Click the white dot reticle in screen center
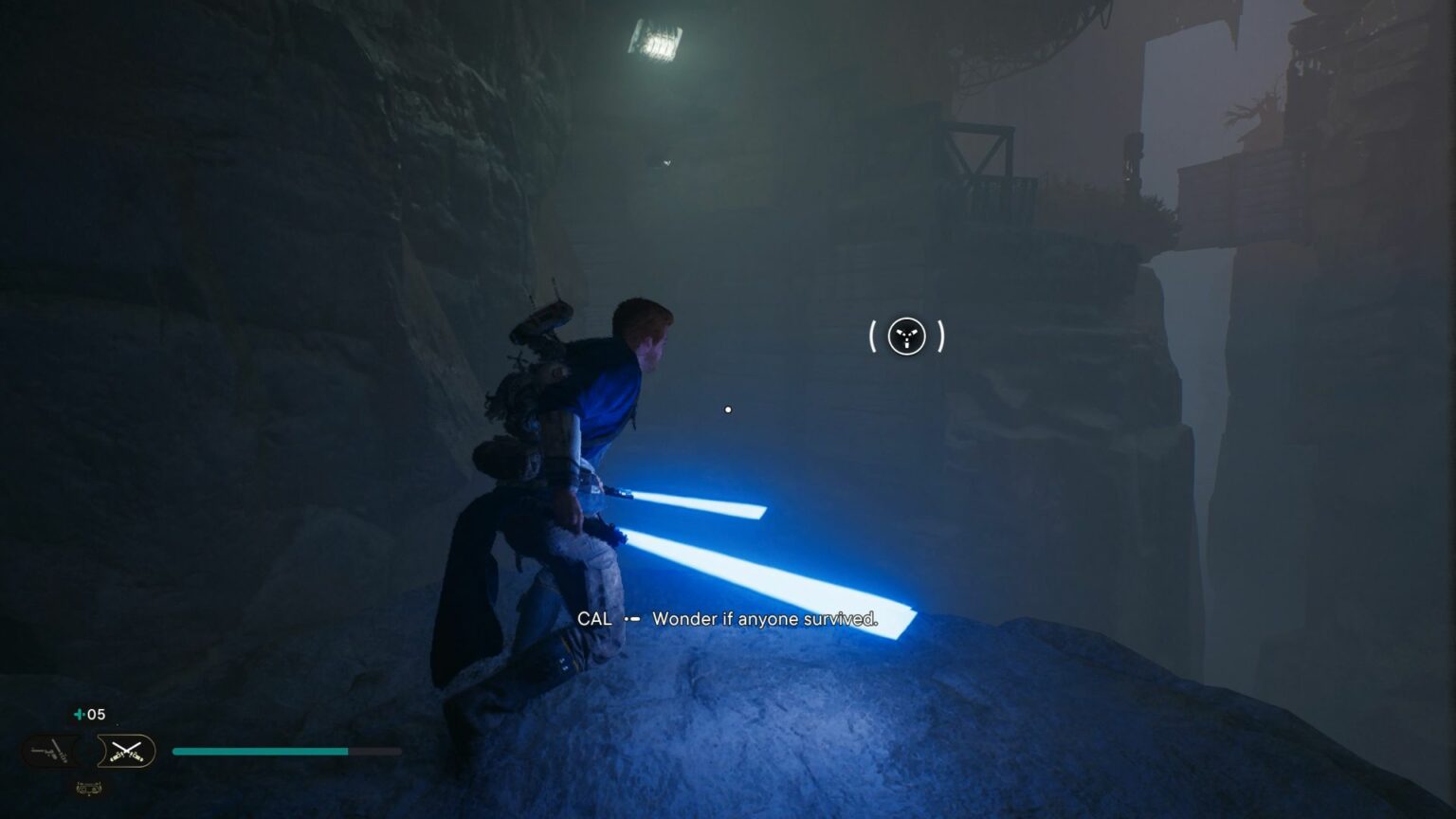 pyautogui.click(x=728, y=409)
